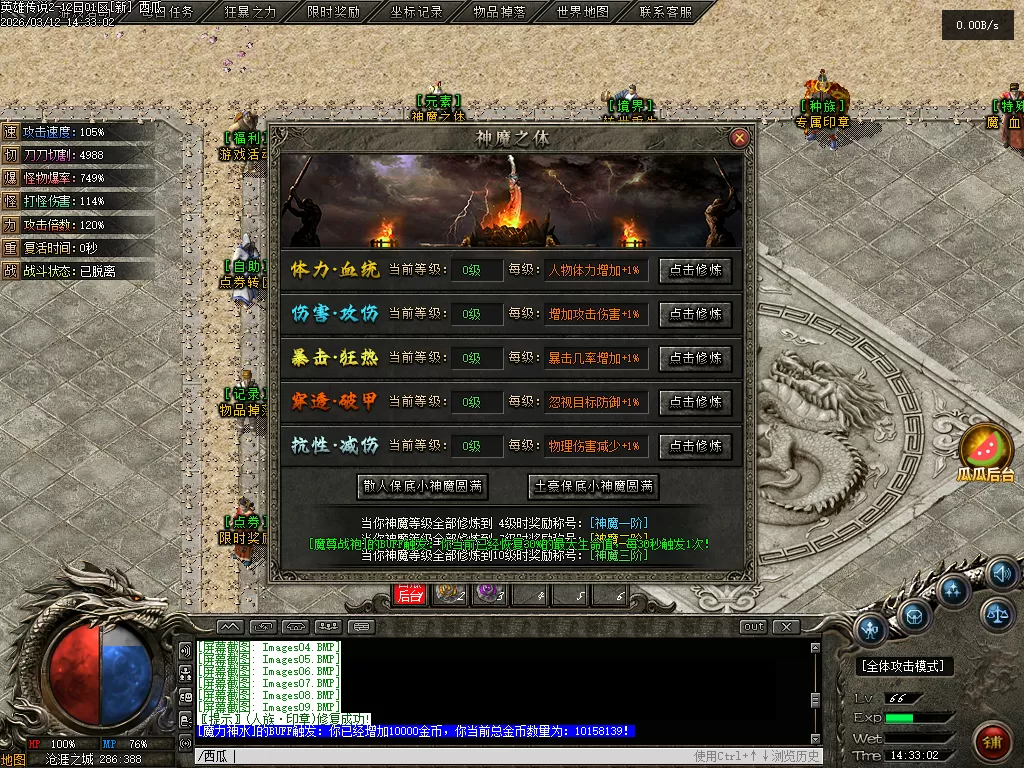Train the 抗性·减伤 attribute
This screenshot has width=1024, height=768.
(695, 446)
